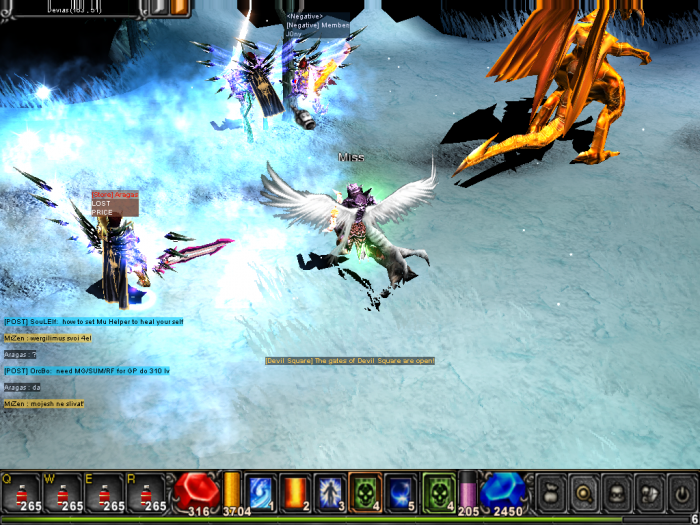Viewport: 700px width, 525px height.
Task: Click the grey button beside the Devias location bar
Action: (158, 6)
